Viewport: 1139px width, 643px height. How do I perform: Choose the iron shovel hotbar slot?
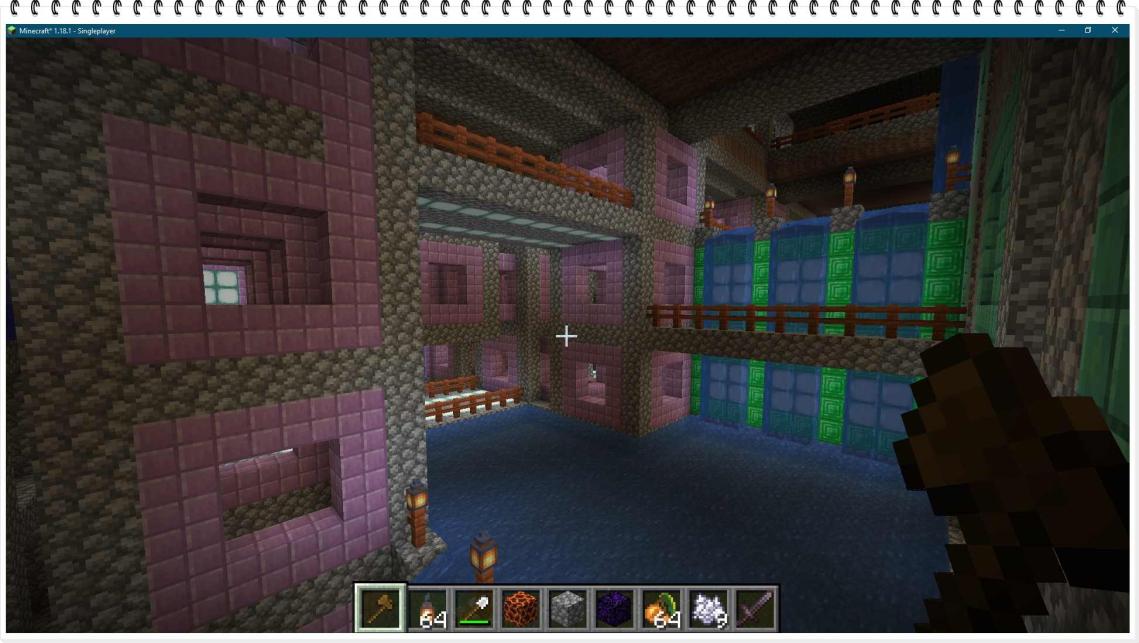click(474, 608)
